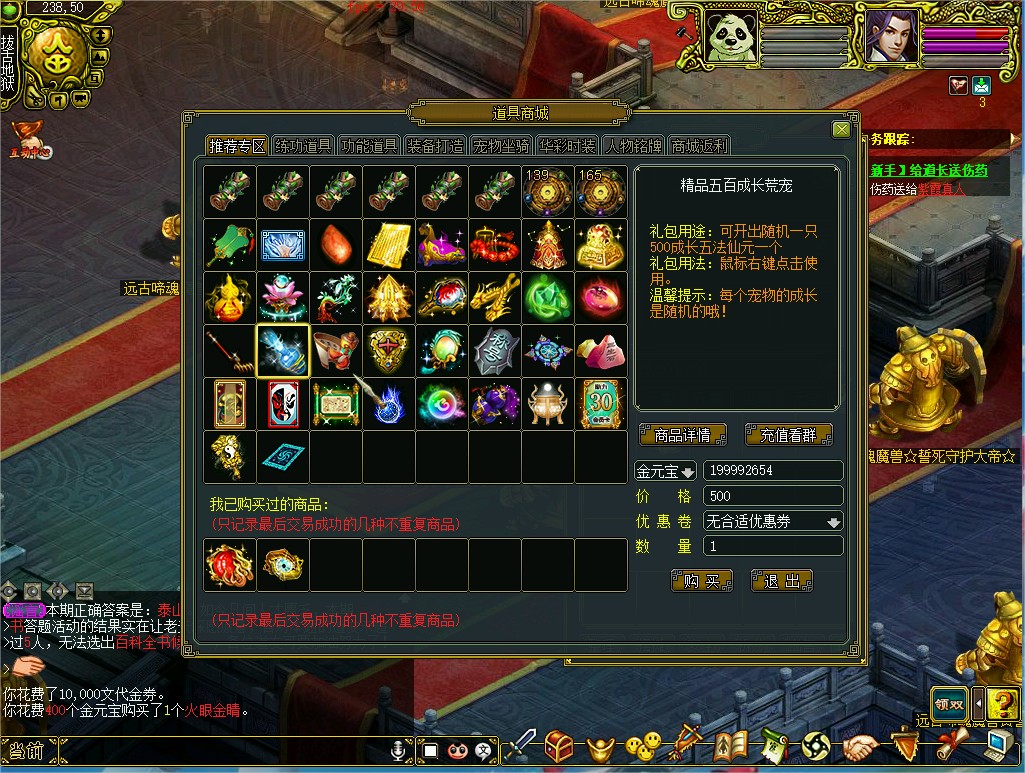
Task: Open the 充值看群 button
Action: (788, 435)
